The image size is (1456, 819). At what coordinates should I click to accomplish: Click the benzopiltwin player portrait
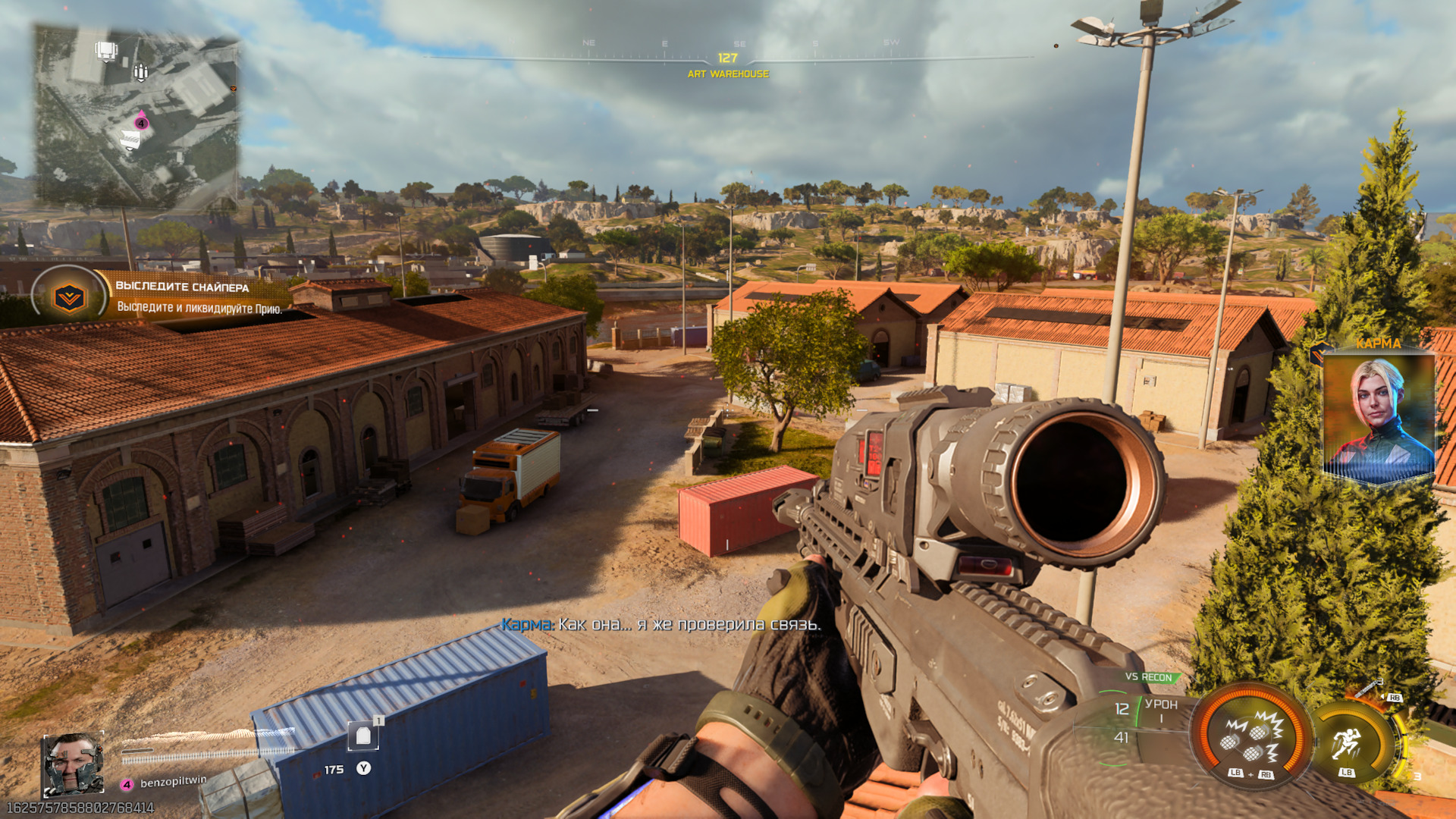coord(72,764)
